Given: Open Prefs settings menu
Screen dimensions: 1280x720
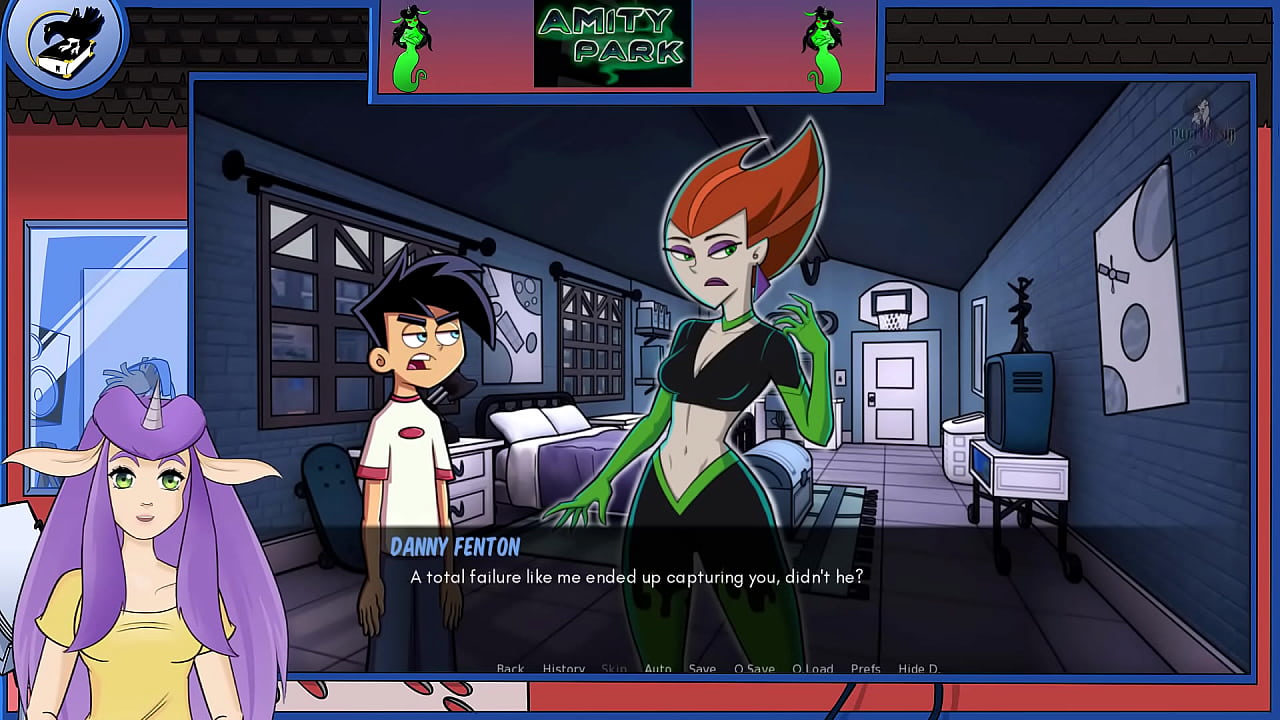Looking at the screenshot, I should point(865,668).
